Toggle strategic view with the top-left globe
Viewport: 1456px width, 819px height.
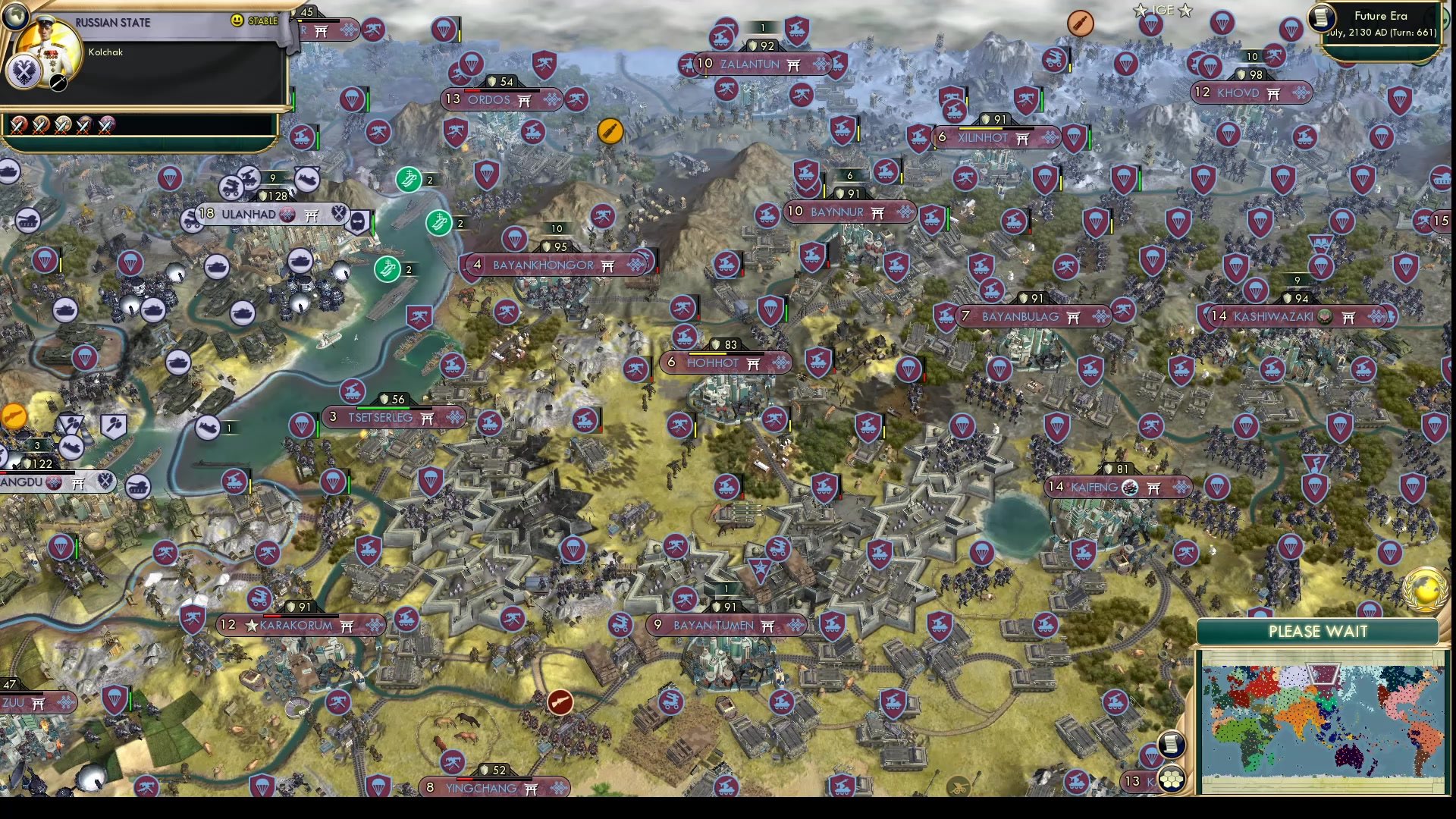(x=17, y=17)
